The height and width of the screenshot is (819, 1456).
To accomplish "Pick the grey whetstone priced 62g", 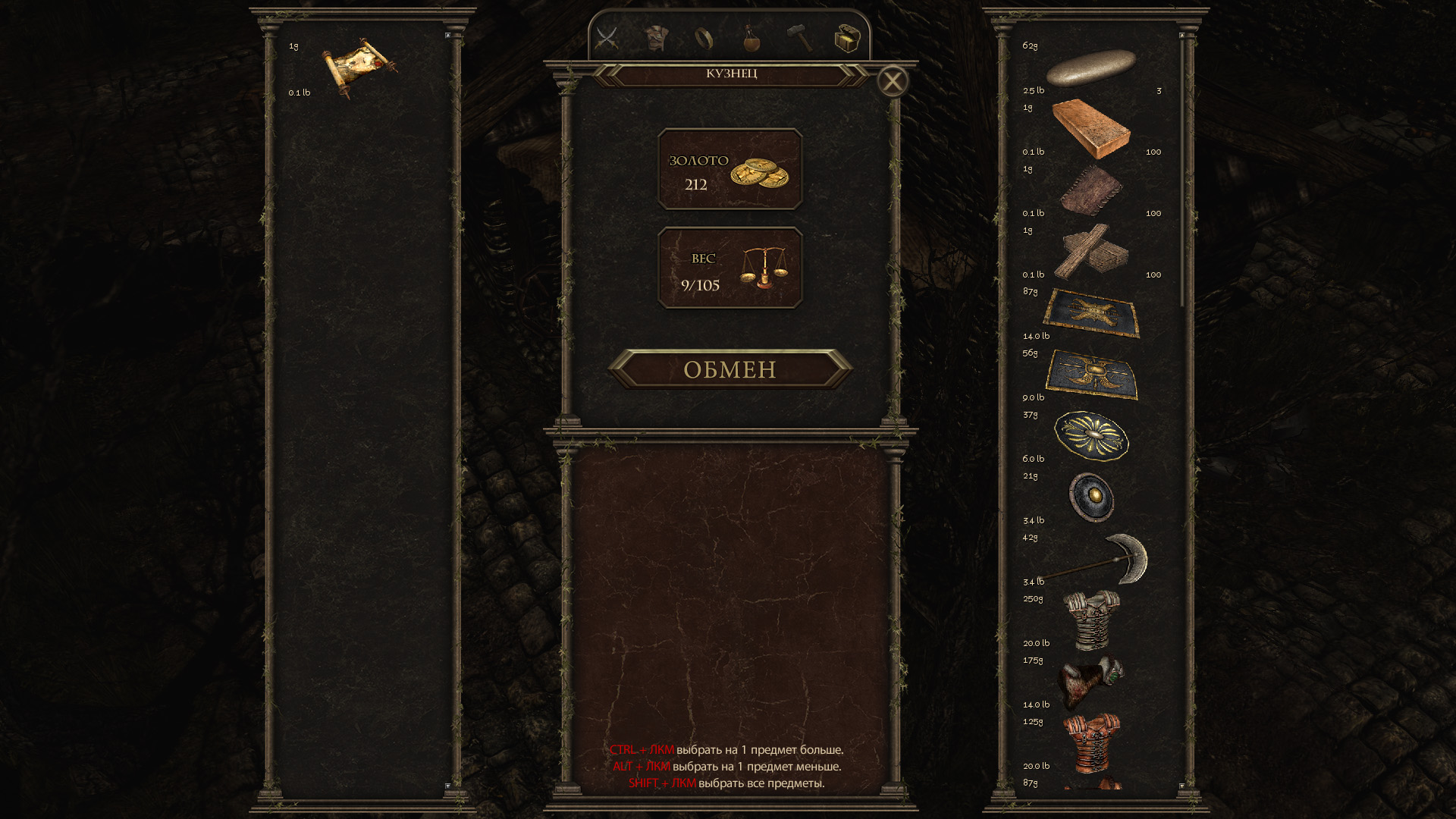I will coord(1090,68).
